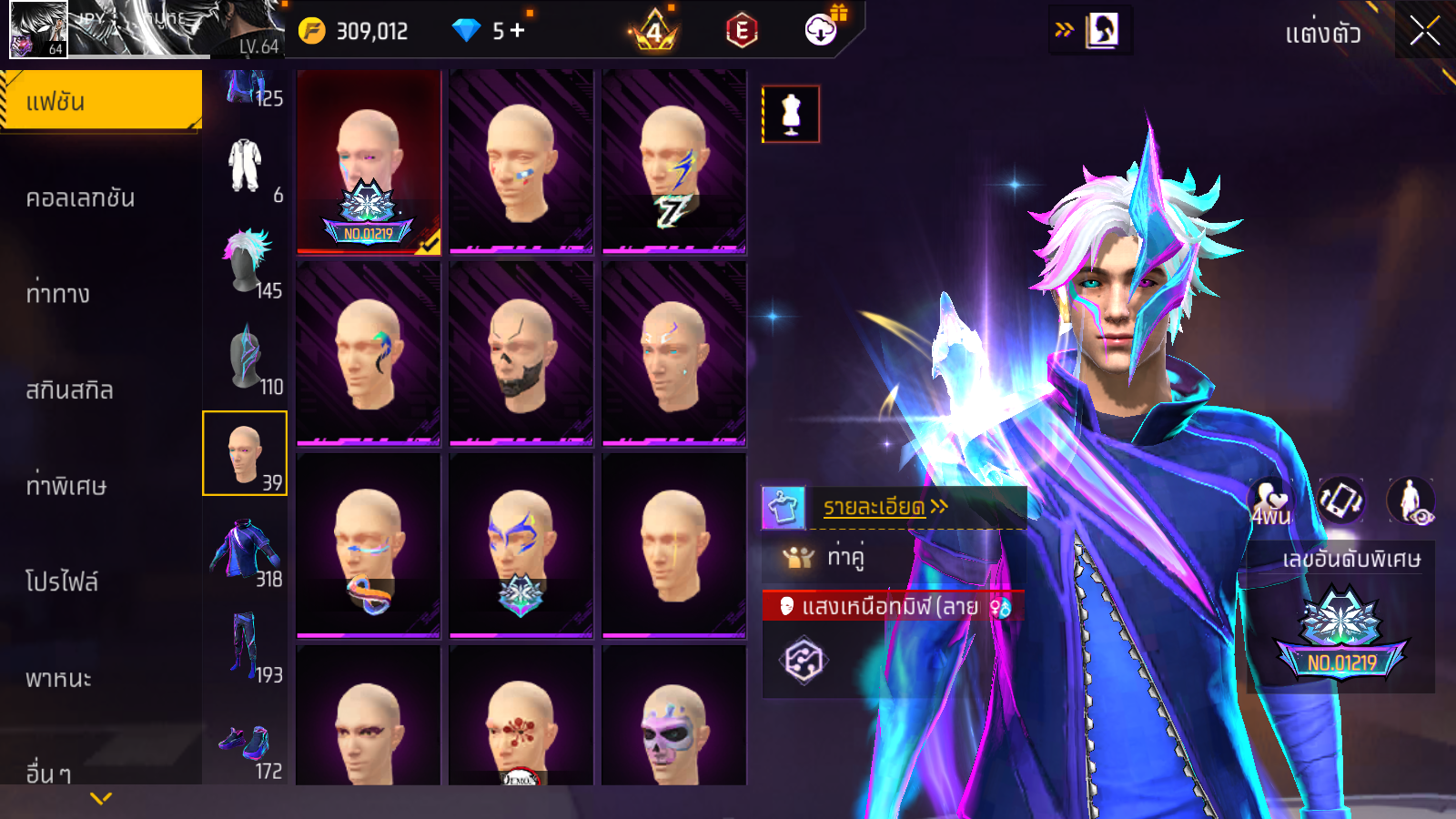Select the สกินสกิล tab

coord(69,390)
